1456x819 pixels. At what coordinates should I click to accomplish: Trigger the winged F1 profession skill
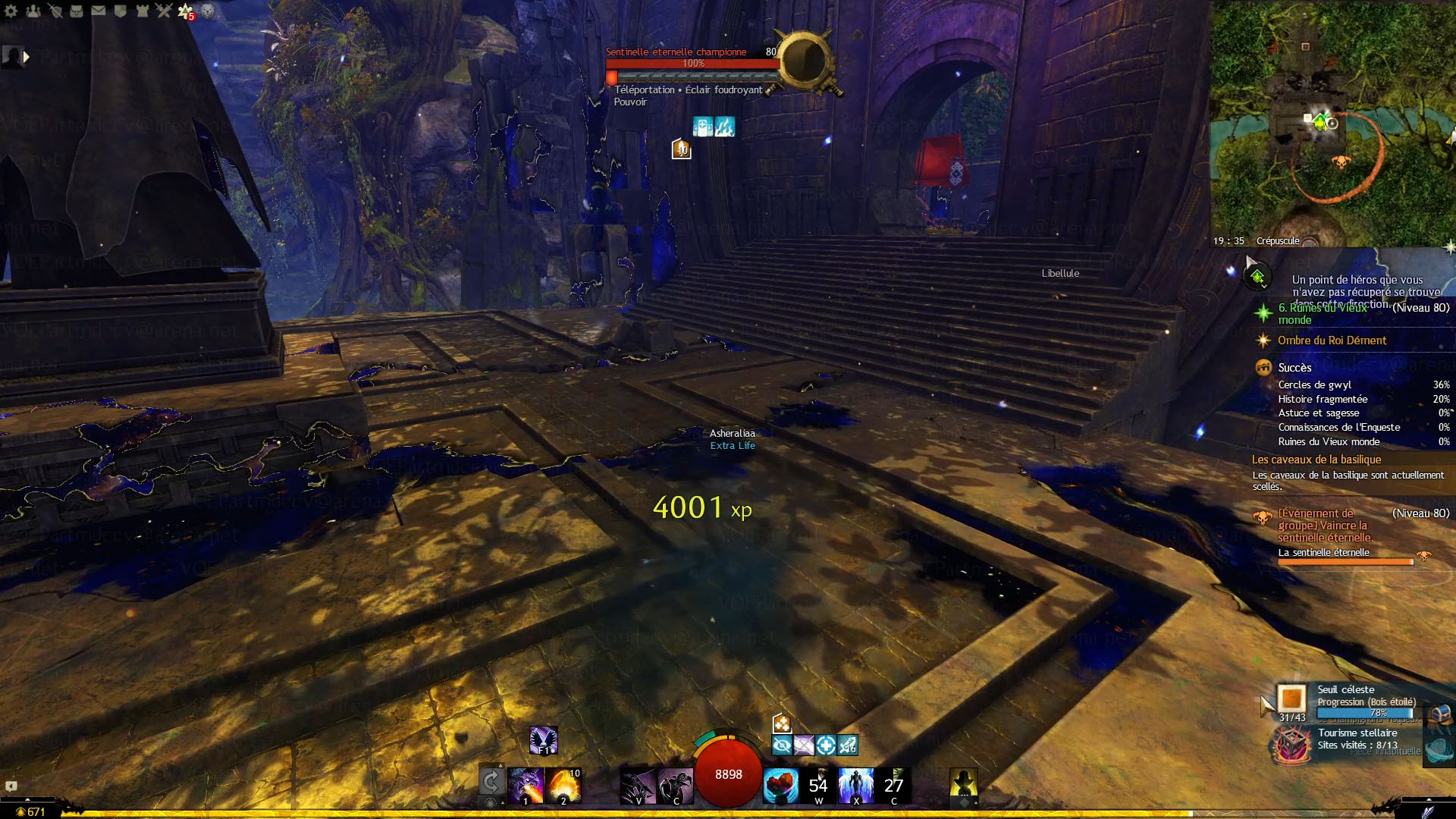coord(543,740)
